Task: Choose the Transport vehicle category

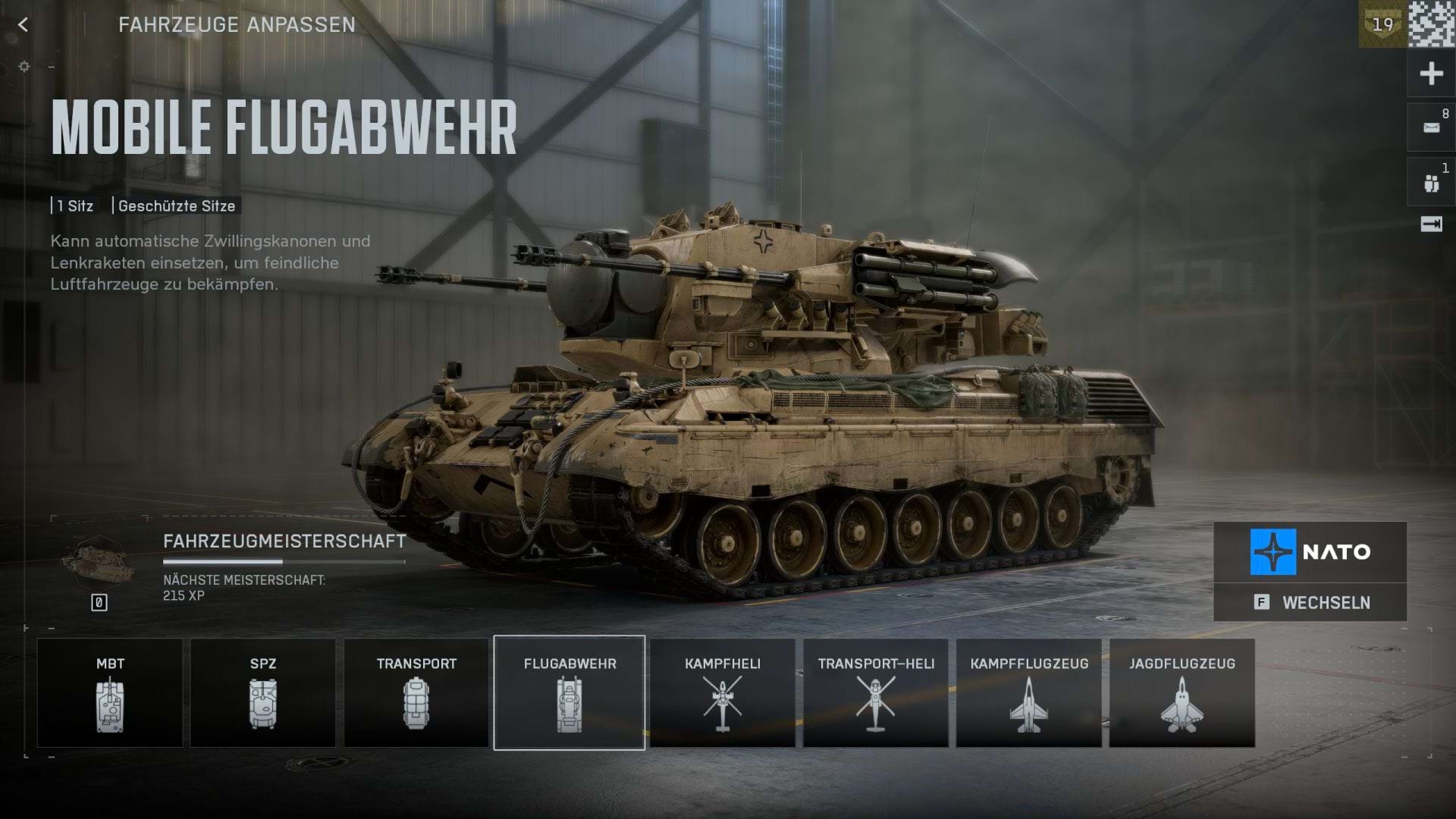Action: [x=416, y=693]
